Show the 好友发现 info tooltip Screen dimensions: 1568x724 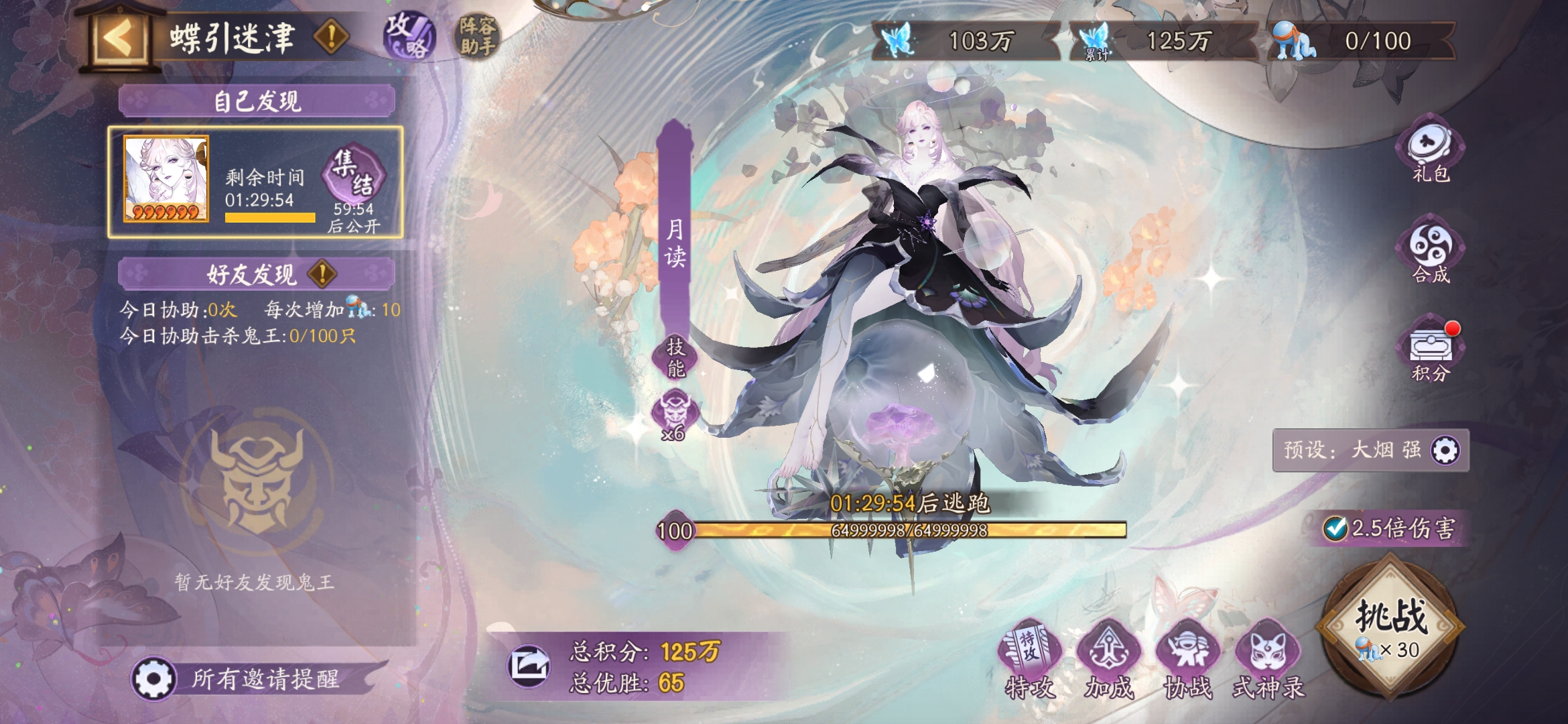point(322,274)
